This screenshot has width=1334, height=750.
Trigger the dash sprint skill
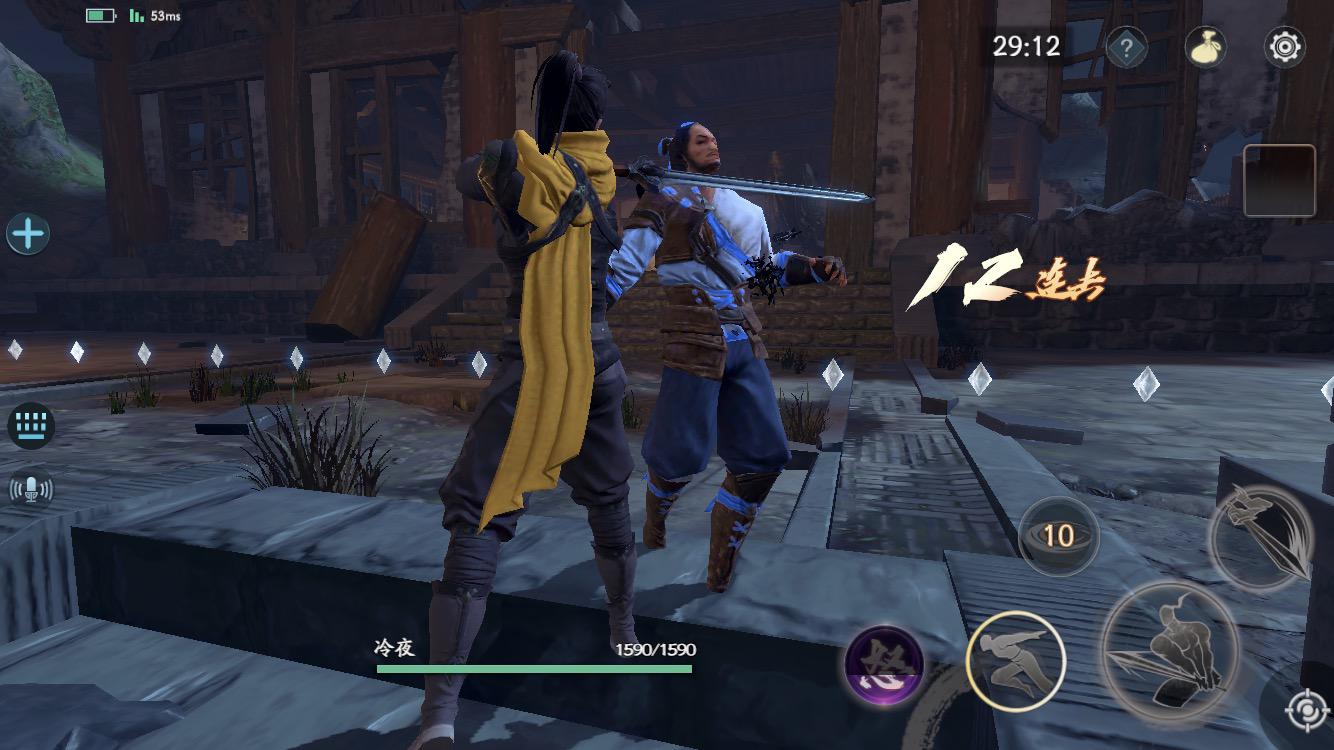(1015, 660)
